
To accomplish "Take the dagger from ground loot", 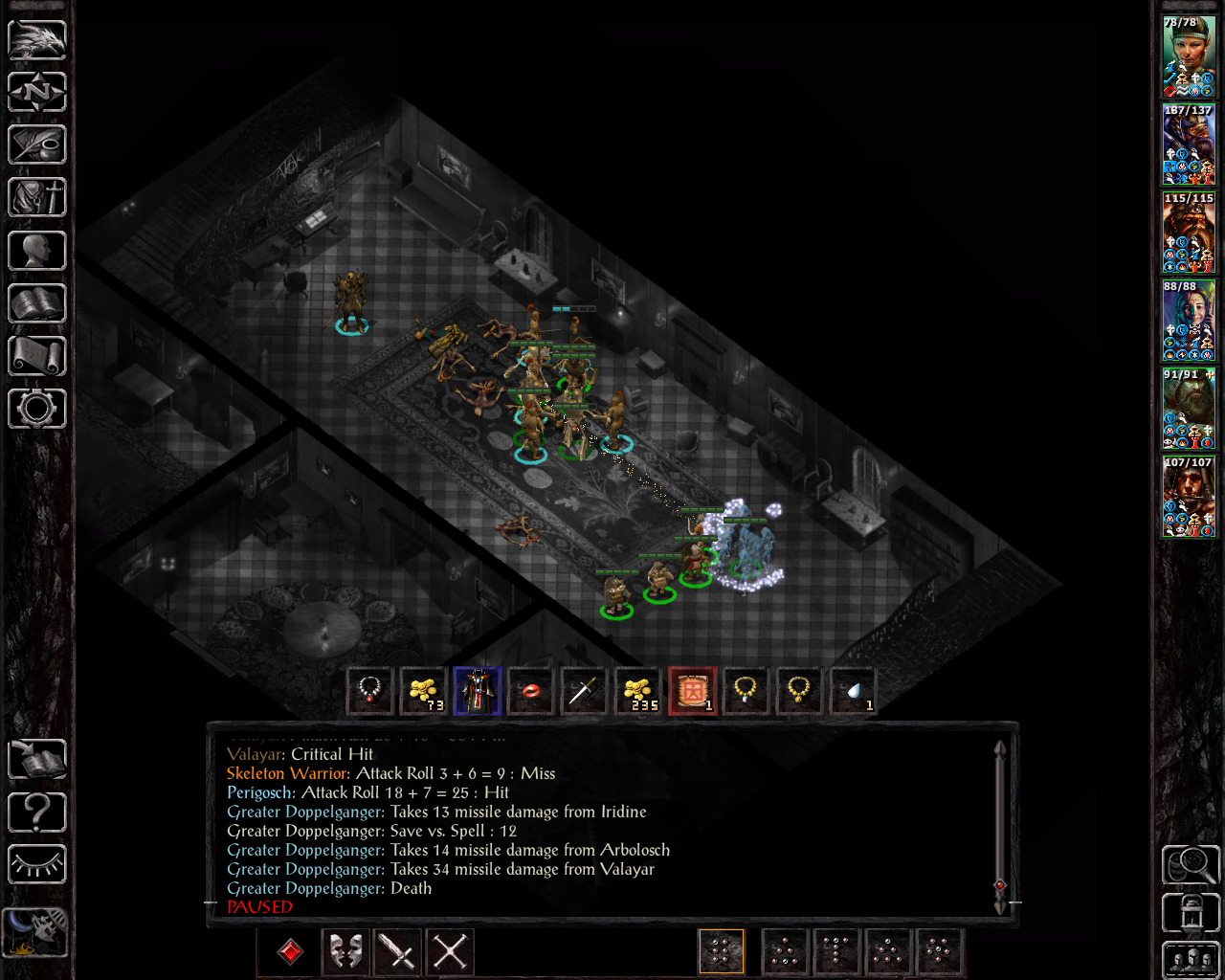I will click(584, 691).
